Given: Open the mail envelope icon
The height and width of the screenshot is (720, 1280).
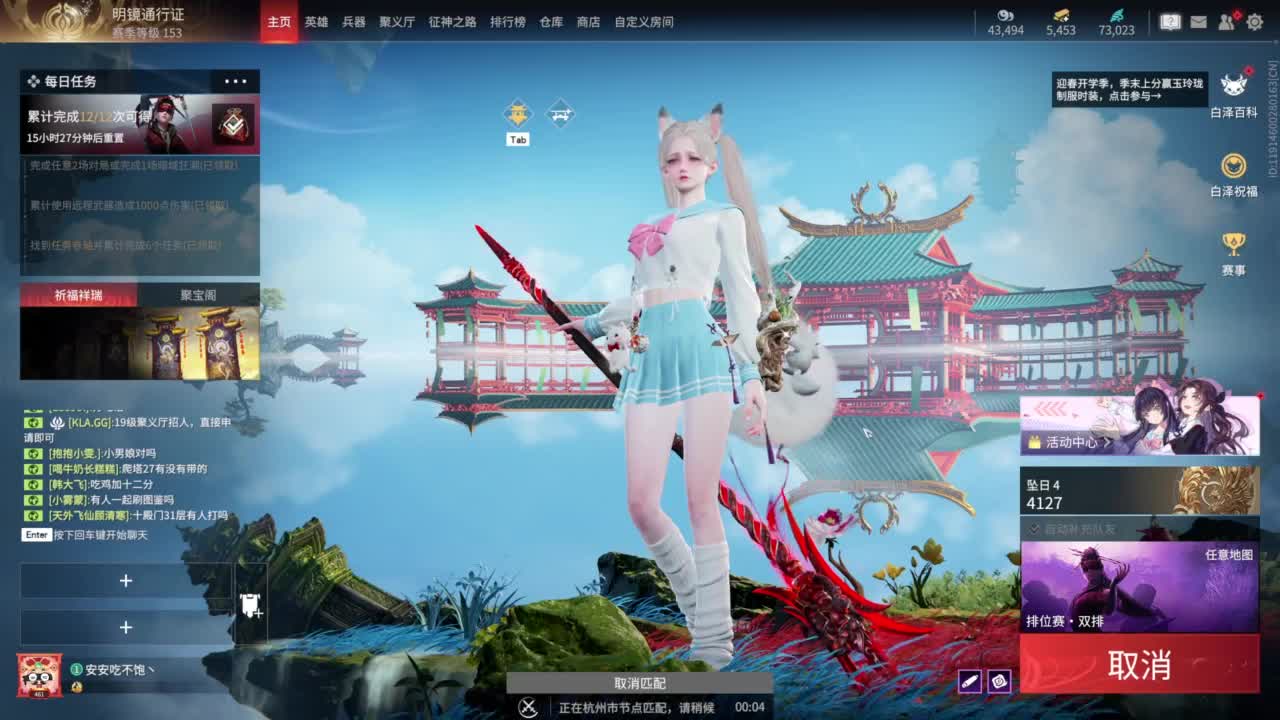Looking at the screenshot, I should [x=1199, y=20].
